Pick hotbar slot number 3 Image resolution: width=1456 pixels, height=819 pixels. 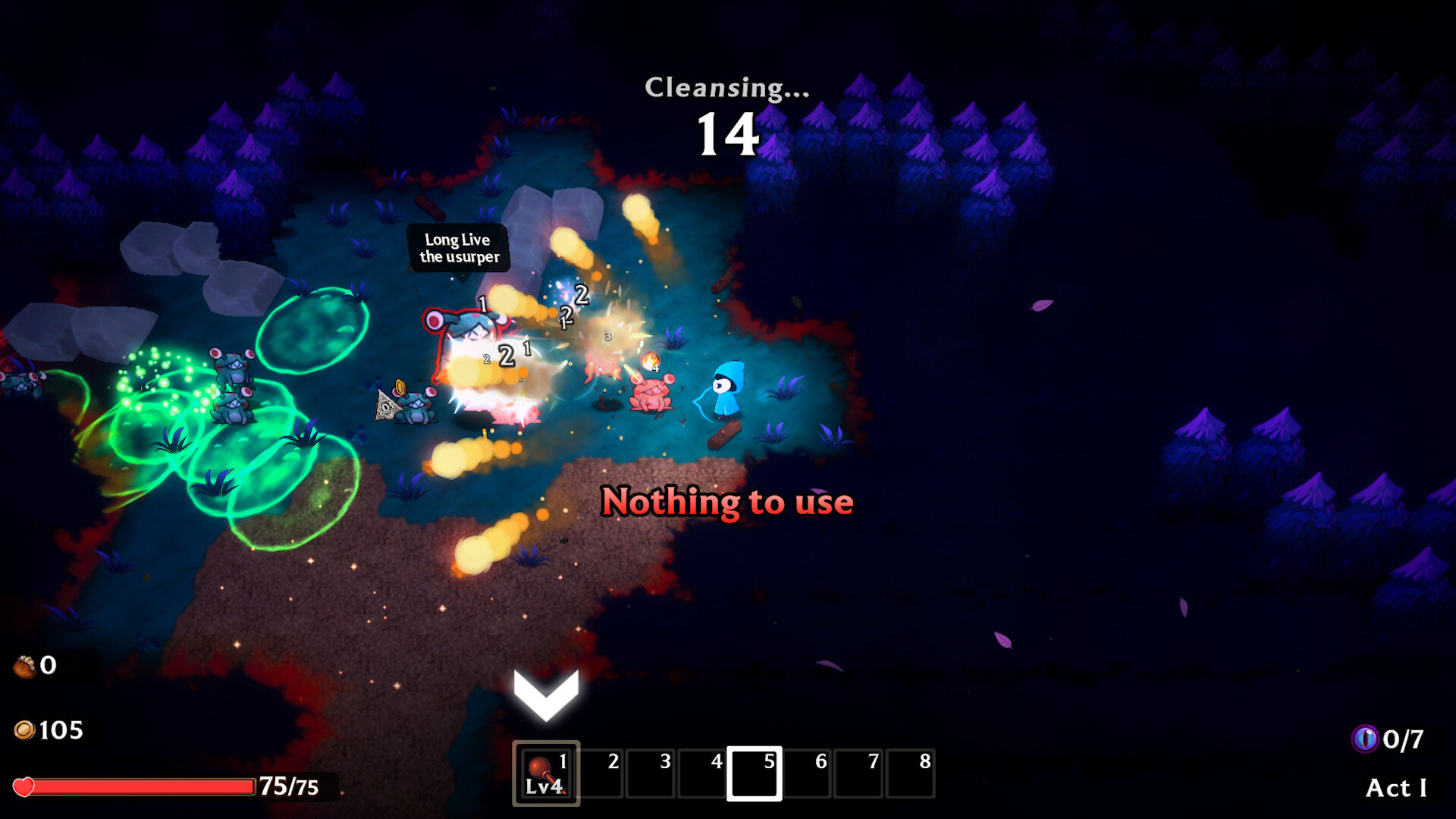click(651, 773)
